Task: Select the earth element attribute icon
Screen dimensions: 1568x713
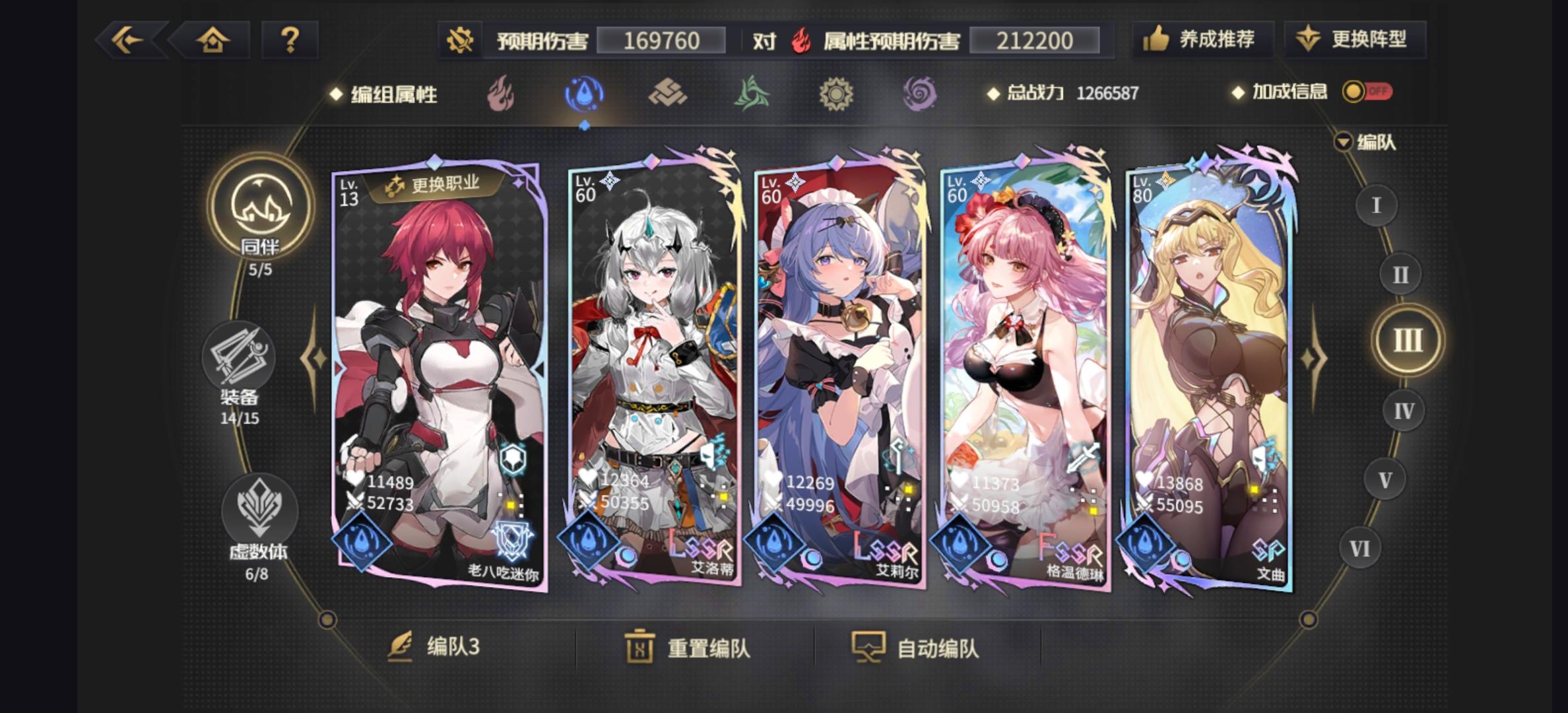Action: coord(667,94)
